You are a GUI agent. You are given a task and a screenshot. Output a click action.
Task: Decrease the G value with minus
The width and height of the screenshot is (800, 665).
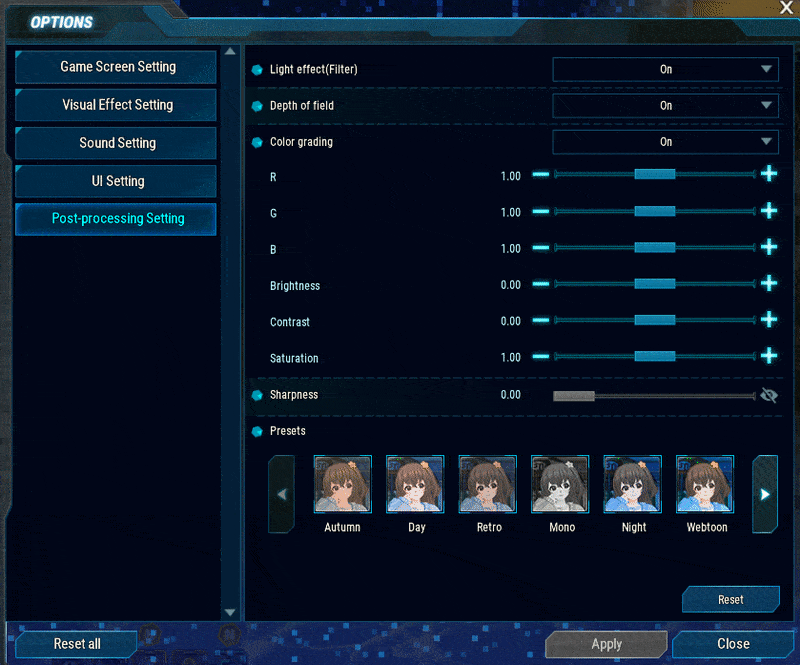[x=541, y=211]
